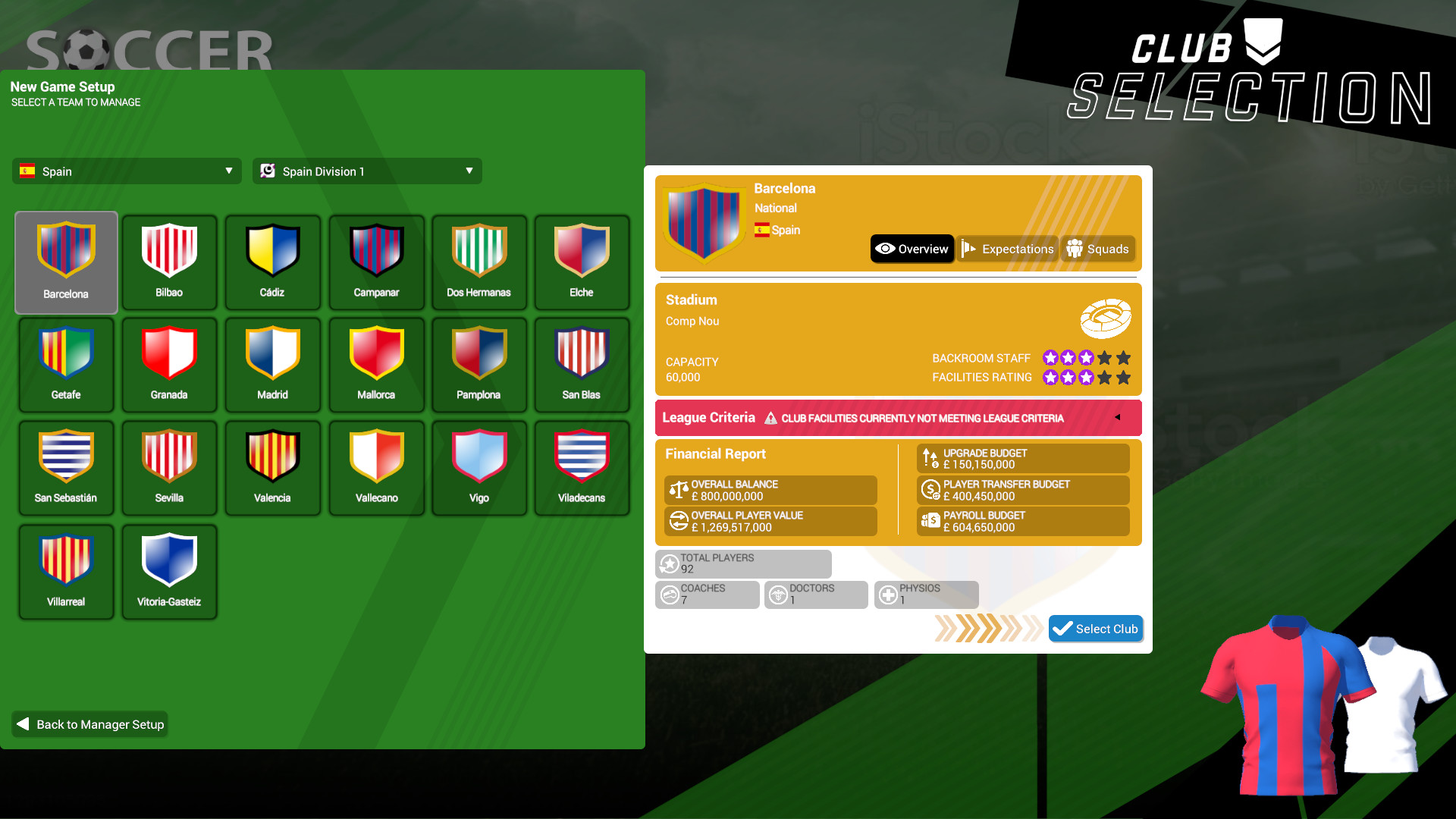Click the Overall Balance scales icon
The width and height of the screenshot is (1456, 819).
point(677,489)
